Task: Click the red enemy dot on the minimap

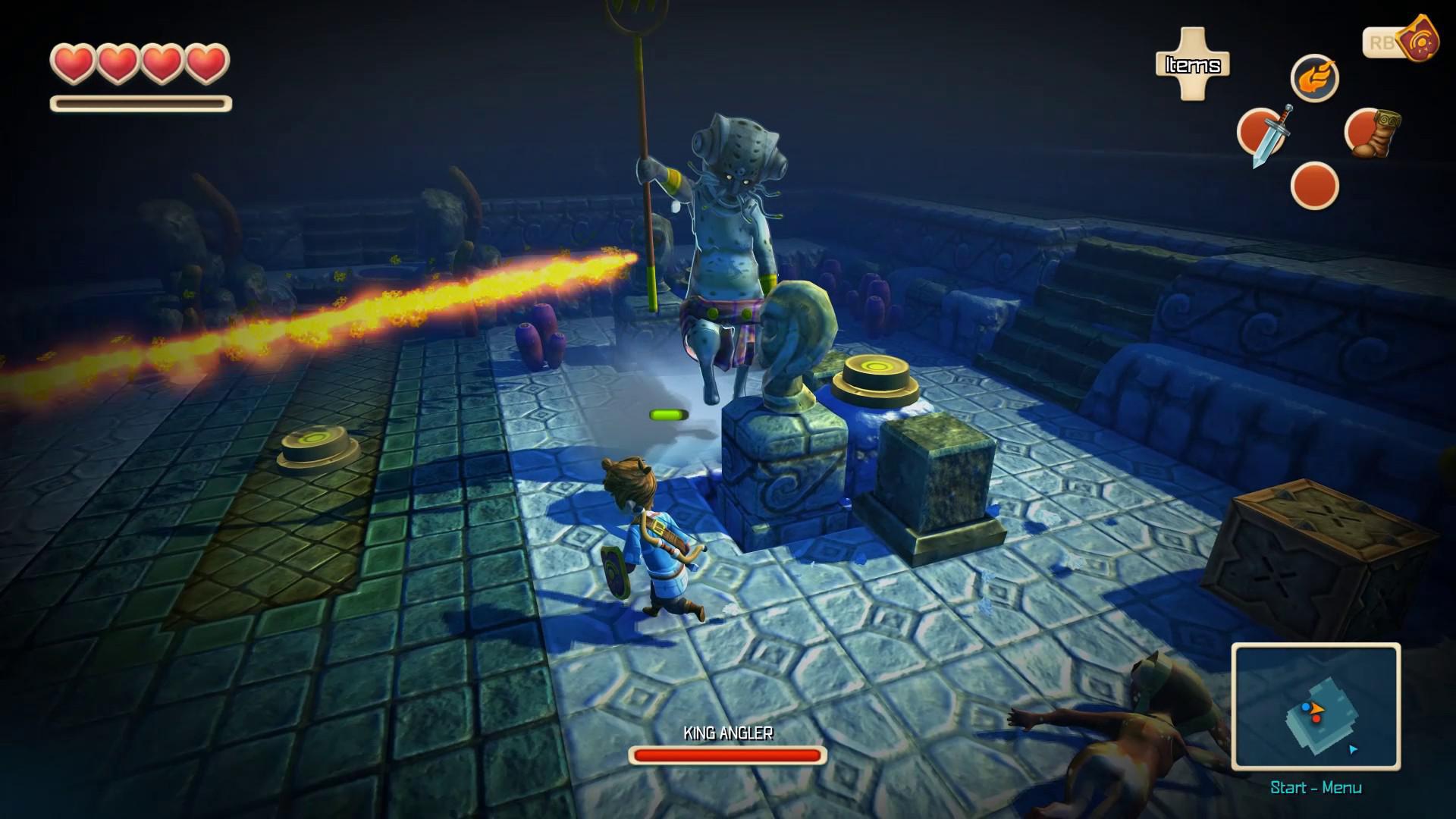Action: 1317,720
